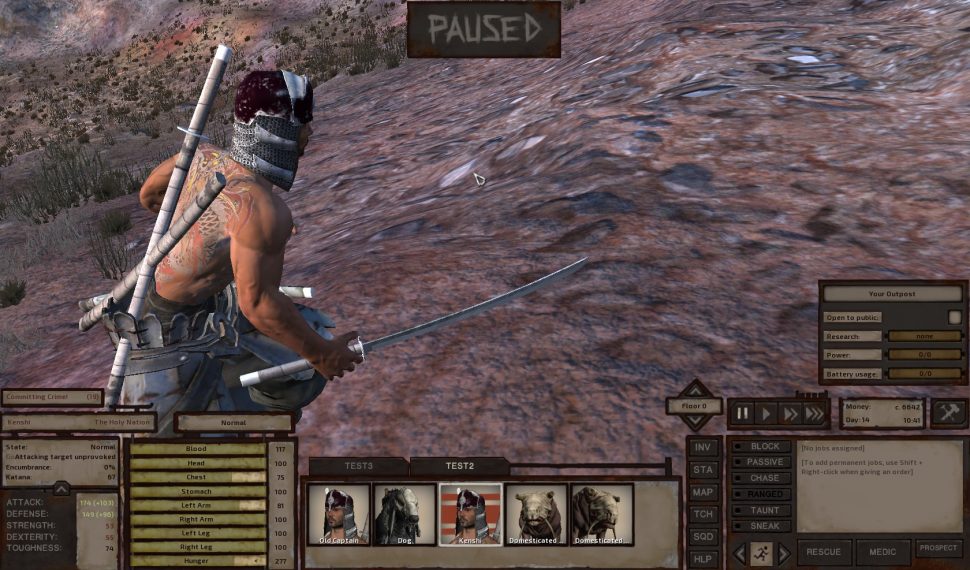Viewport: 970px width, 570px height.
Task: Toggle TAUNT behavior
Action: (x=763, y=510)
